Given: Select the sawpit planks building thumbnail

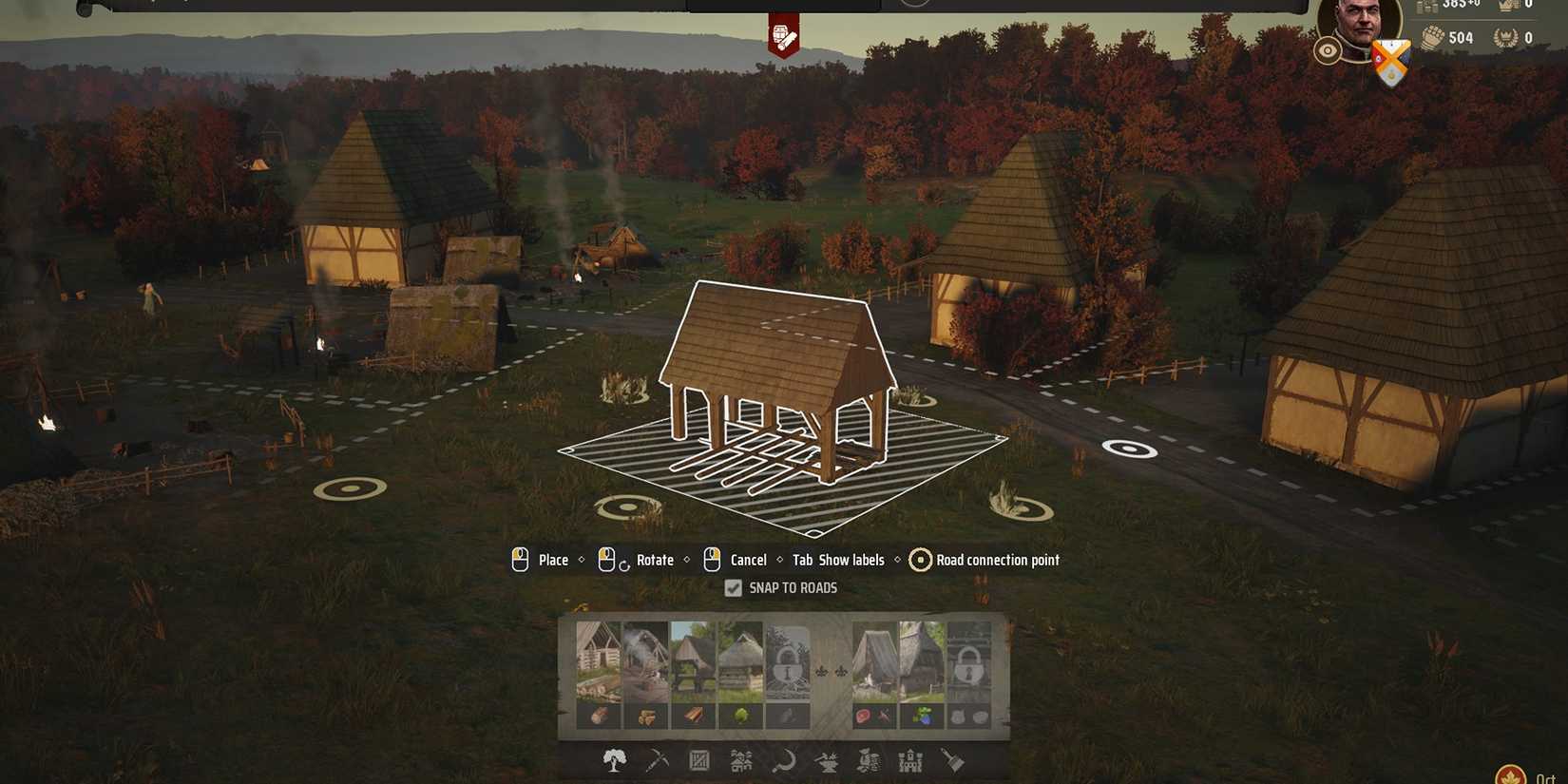Looking at the screenshot, I should click(694, 660).
